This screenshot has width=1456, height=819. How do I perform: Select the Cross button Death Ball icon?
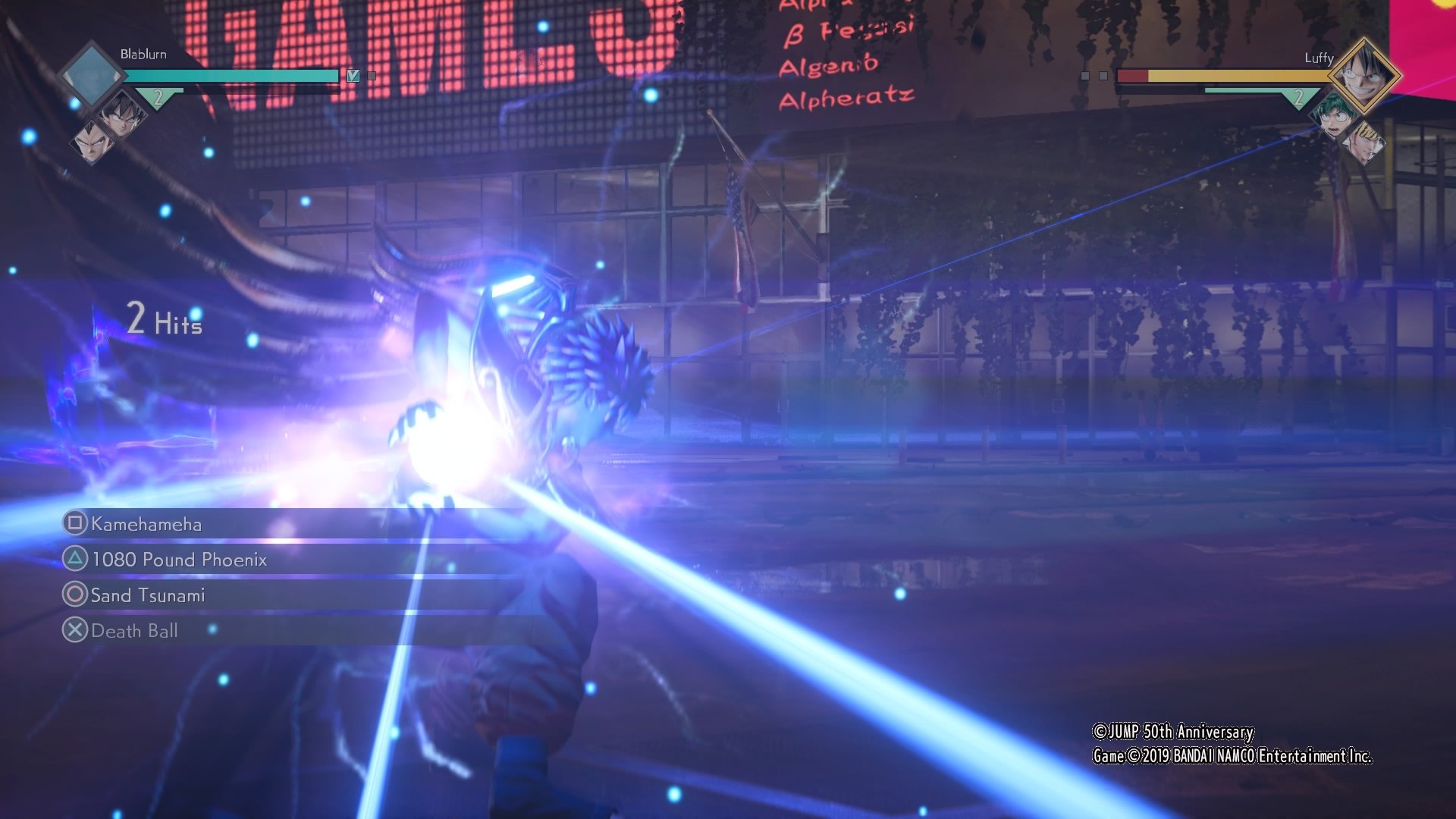(75, 630)
